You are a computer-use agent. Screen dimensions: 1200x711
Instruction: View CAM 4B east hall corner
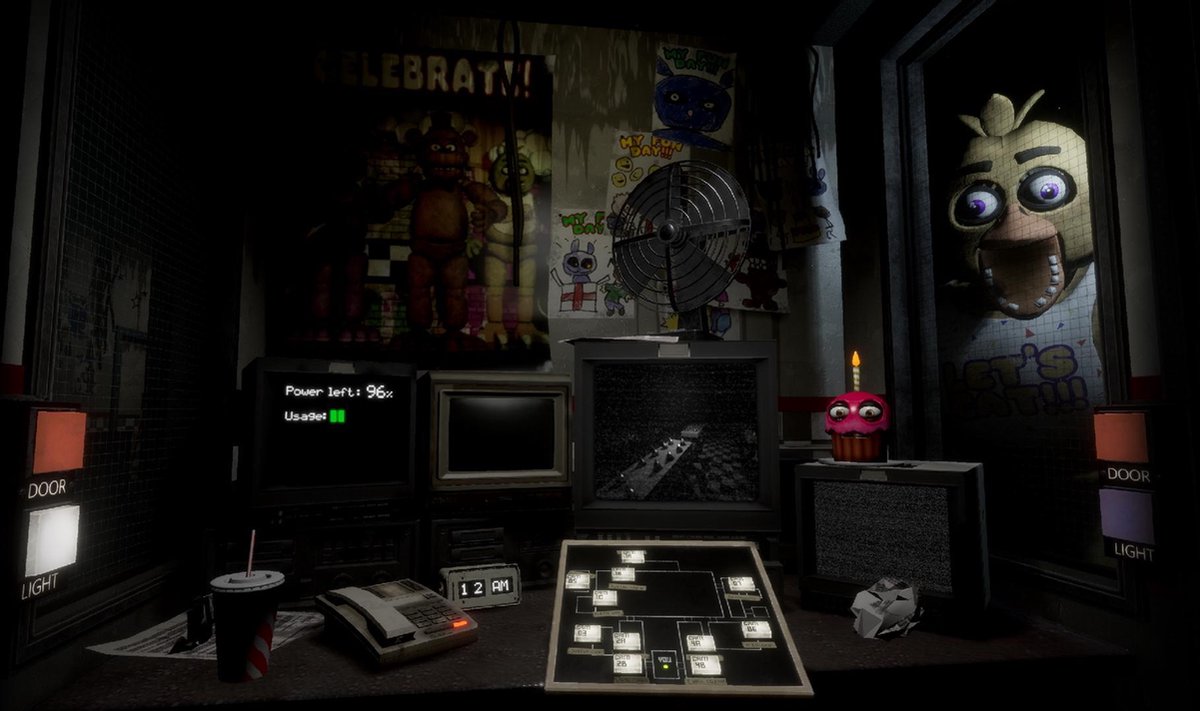point(705,663)
